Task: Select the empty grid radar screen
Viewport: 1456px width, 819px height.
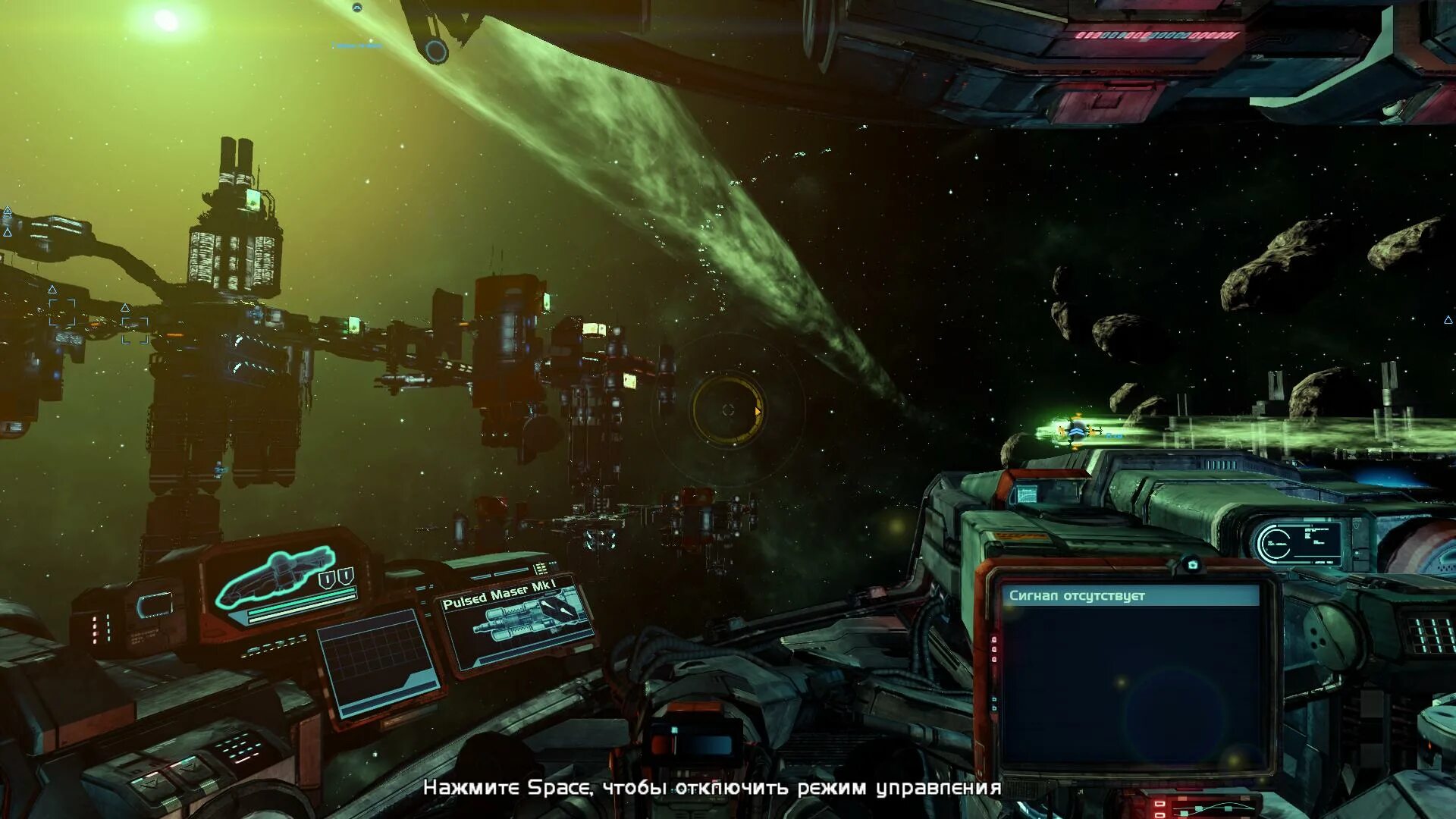Action: [x=377, y=662]
